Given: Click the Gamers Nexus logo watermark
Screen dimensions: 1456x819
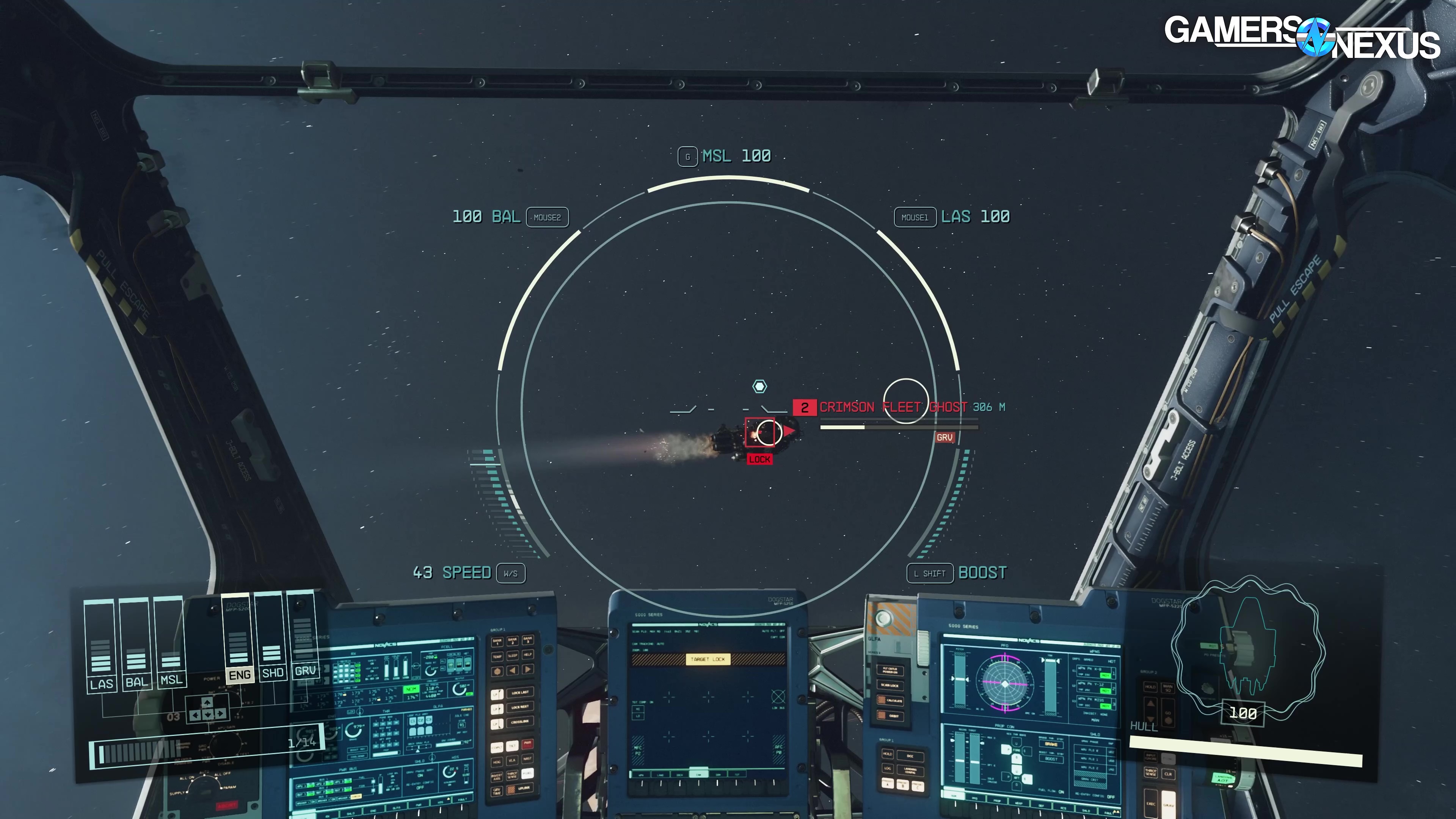Looking at the screenshot, I should 1301,37.
